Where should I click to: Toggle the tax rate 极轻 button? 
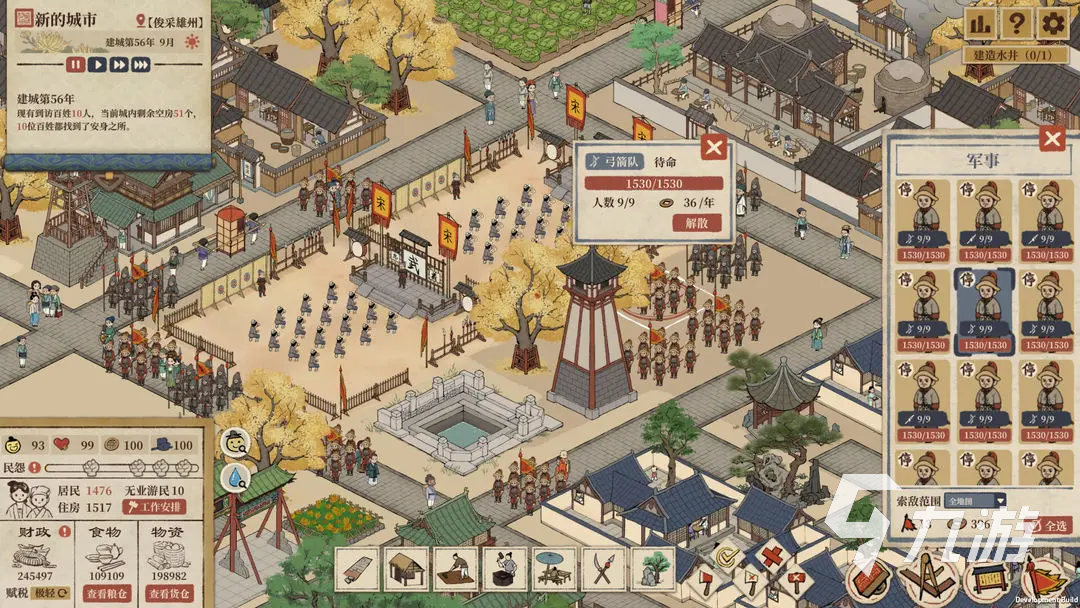[42, 594]
